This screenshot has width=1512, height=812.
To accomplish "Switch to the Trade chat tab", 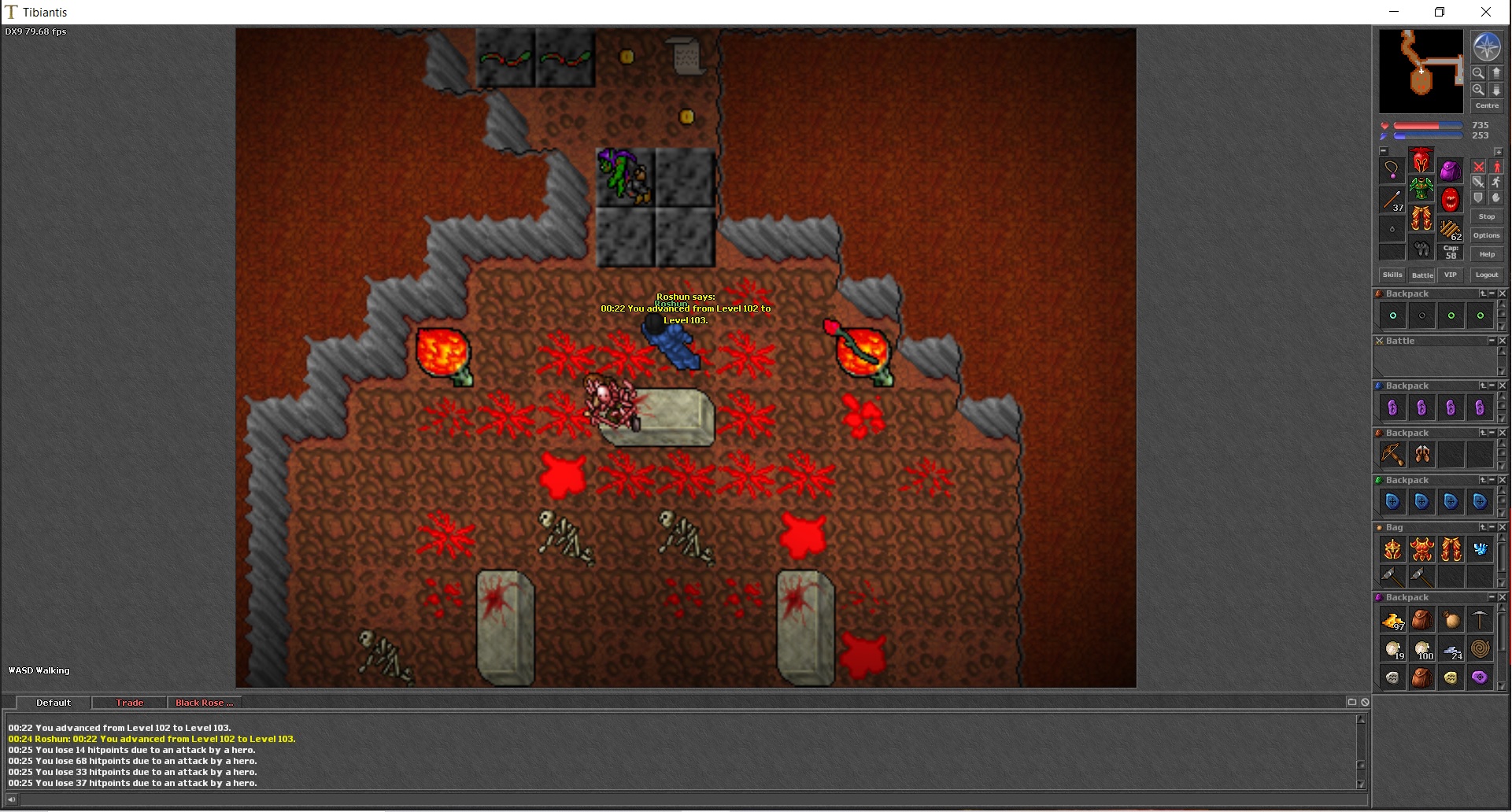I will tap(130, 703).
